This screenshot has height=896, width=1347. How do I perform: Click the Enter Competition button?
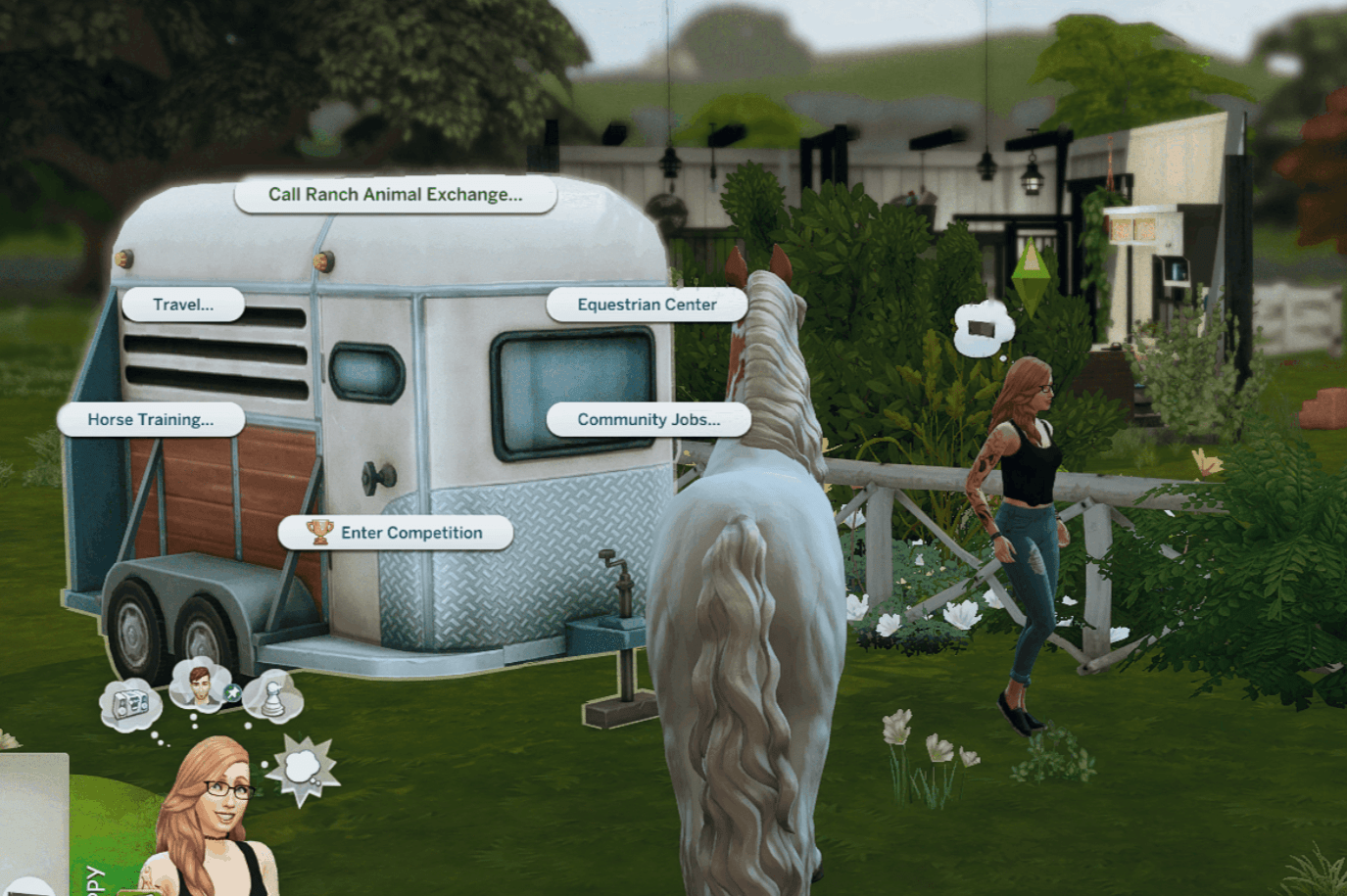[397, 532]
